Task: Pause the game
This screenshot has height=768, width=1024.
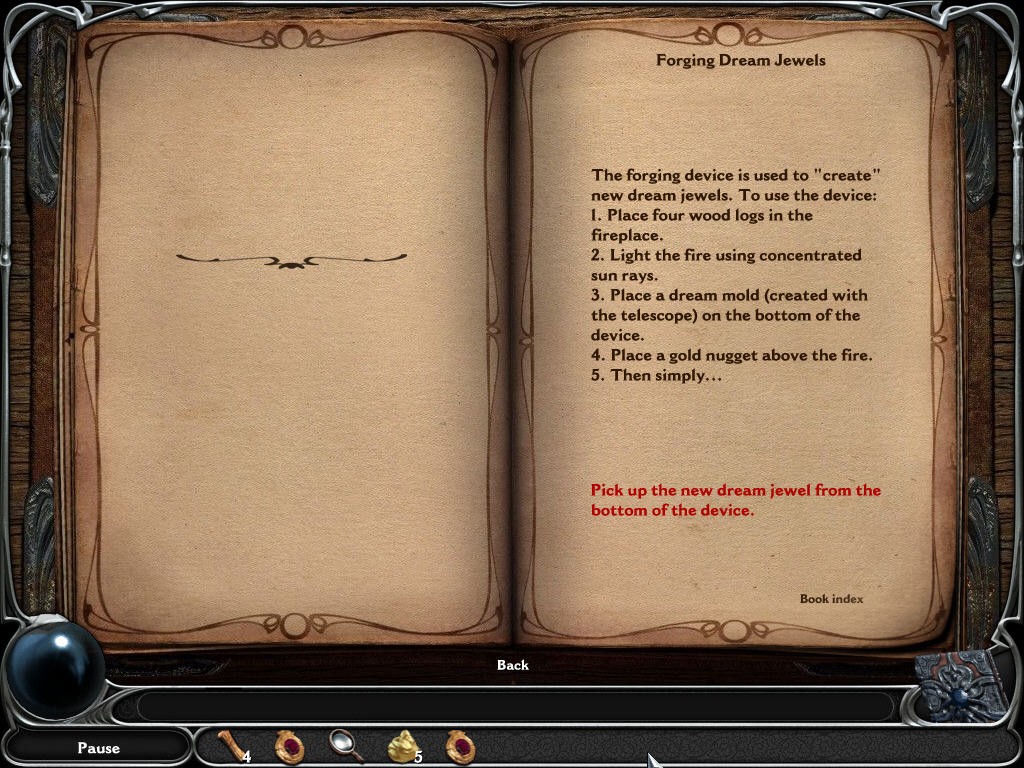Action: (x=98, y=748)
